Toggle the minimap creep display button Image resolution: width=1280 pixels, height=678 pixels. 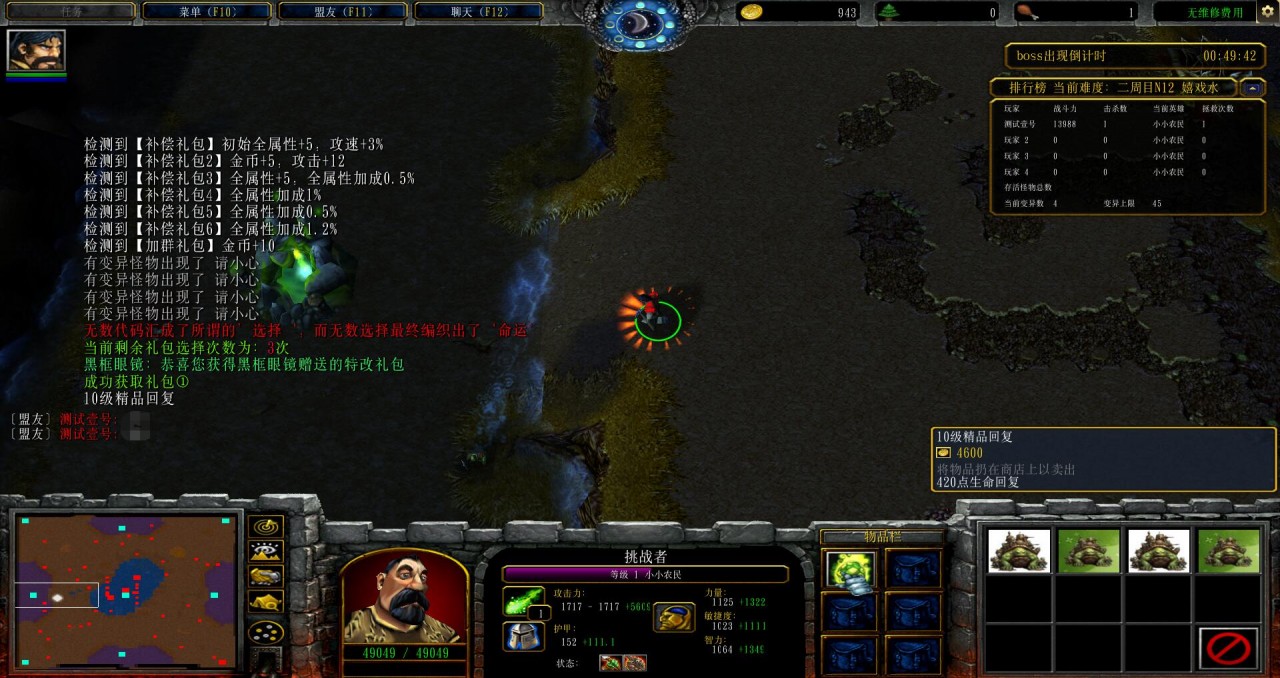(x=265, y=602)
